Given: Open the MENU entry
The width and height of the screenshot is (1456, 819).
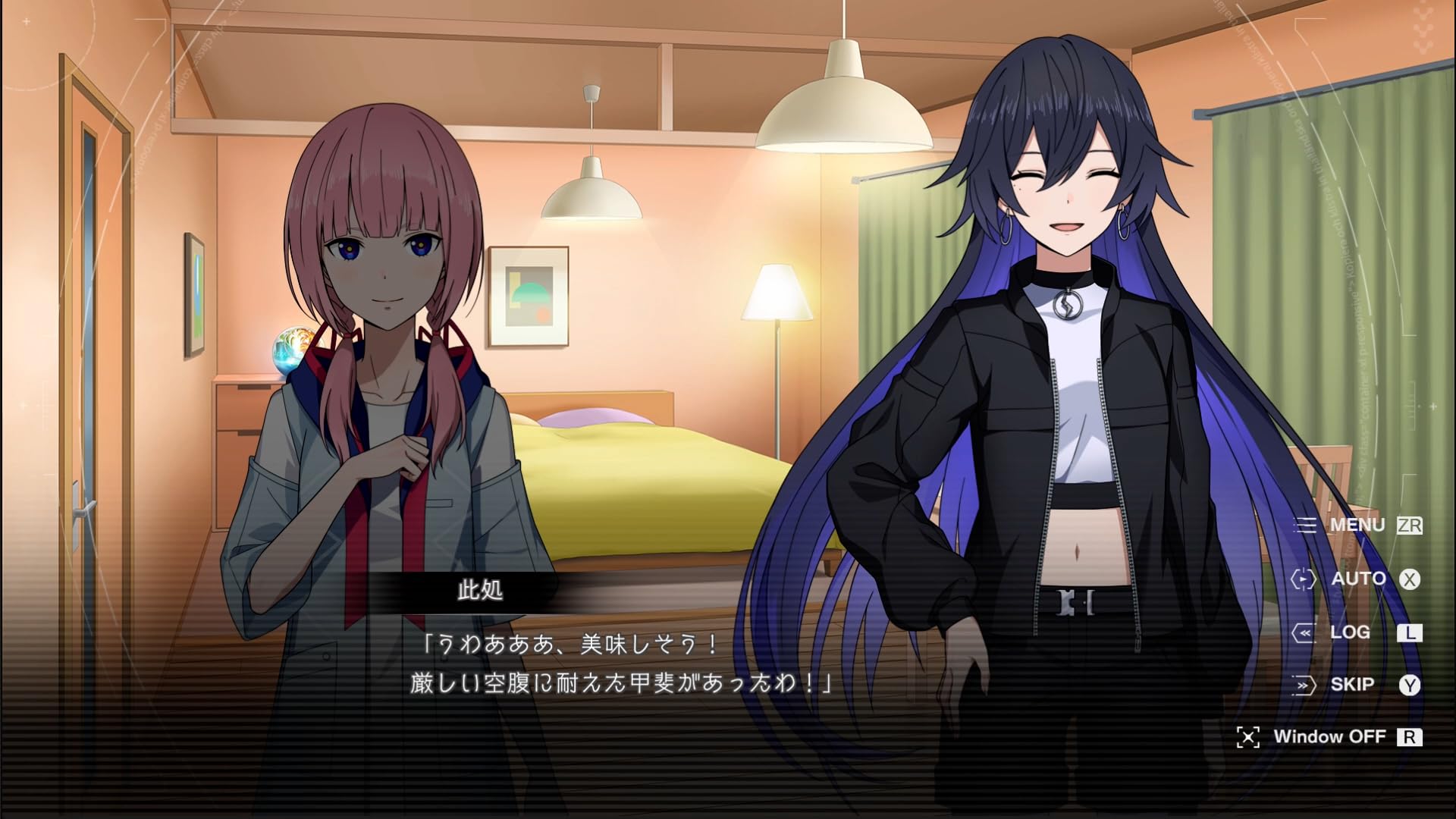Looking at the screenshot, I should 1357,525.
